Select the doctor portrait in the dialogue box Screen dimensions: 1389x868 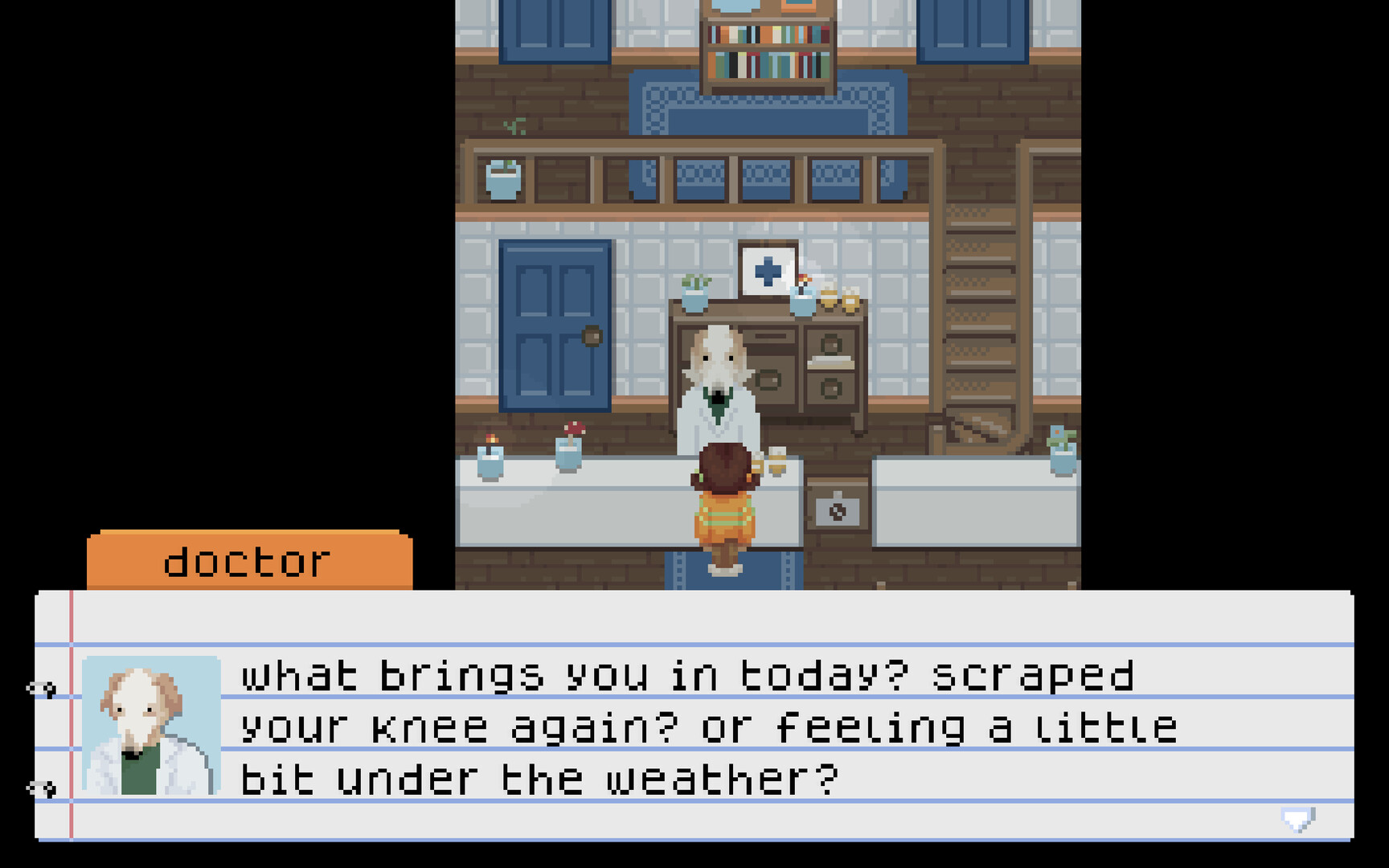150,723
